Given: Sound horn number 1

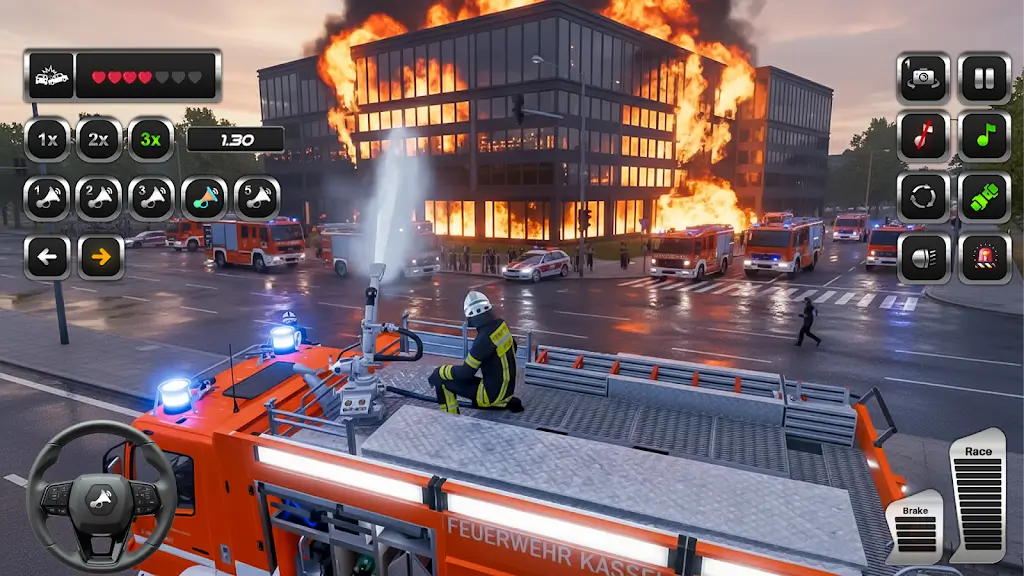Looking at the screenshot, I should click(x=47, y=198).
